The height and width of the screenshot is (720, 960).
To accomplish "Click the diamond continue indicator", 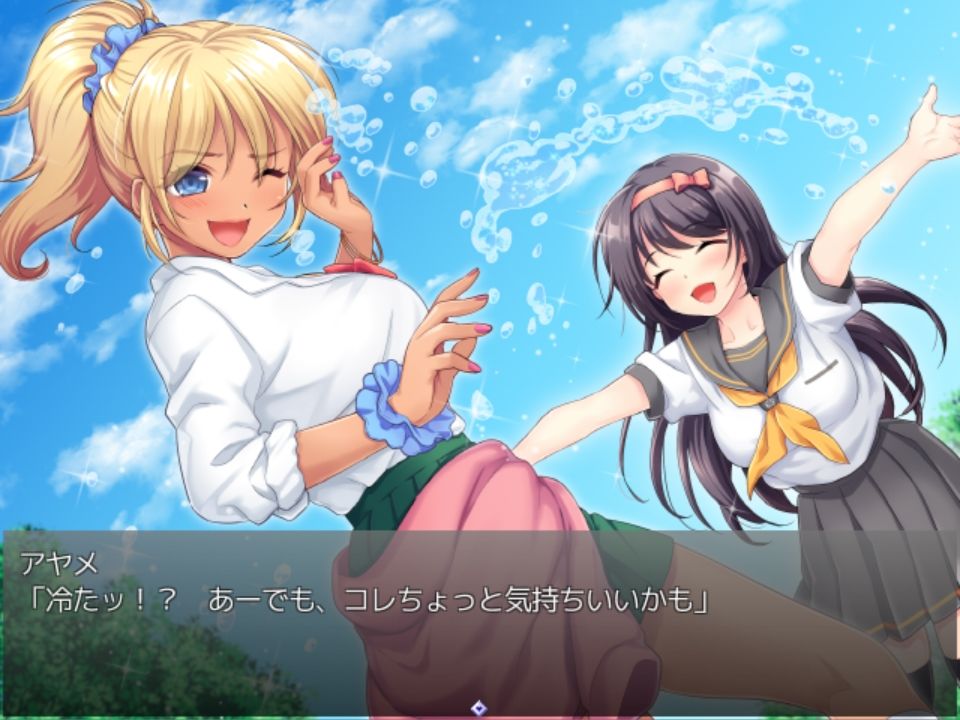I will (480, 707).
